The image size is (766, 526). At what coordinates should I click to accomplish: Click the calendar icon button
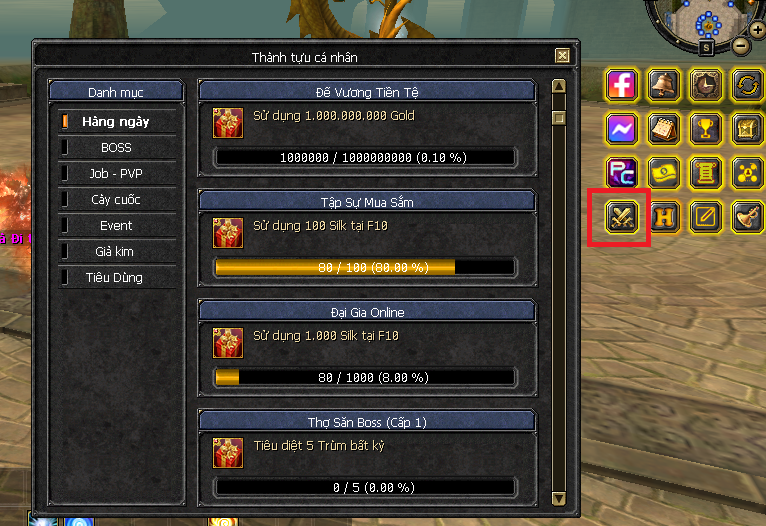click(x=665, y=129)
